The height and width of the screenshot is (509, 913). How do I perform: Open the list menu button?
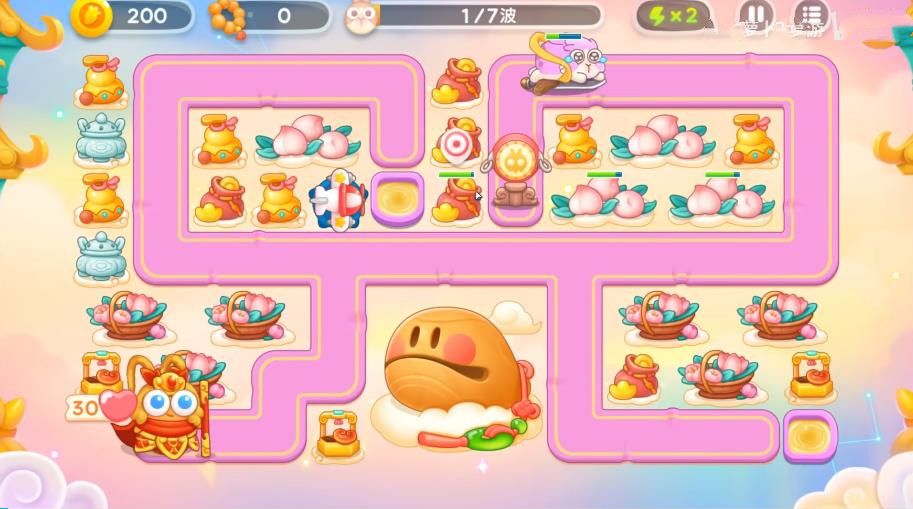809,16
